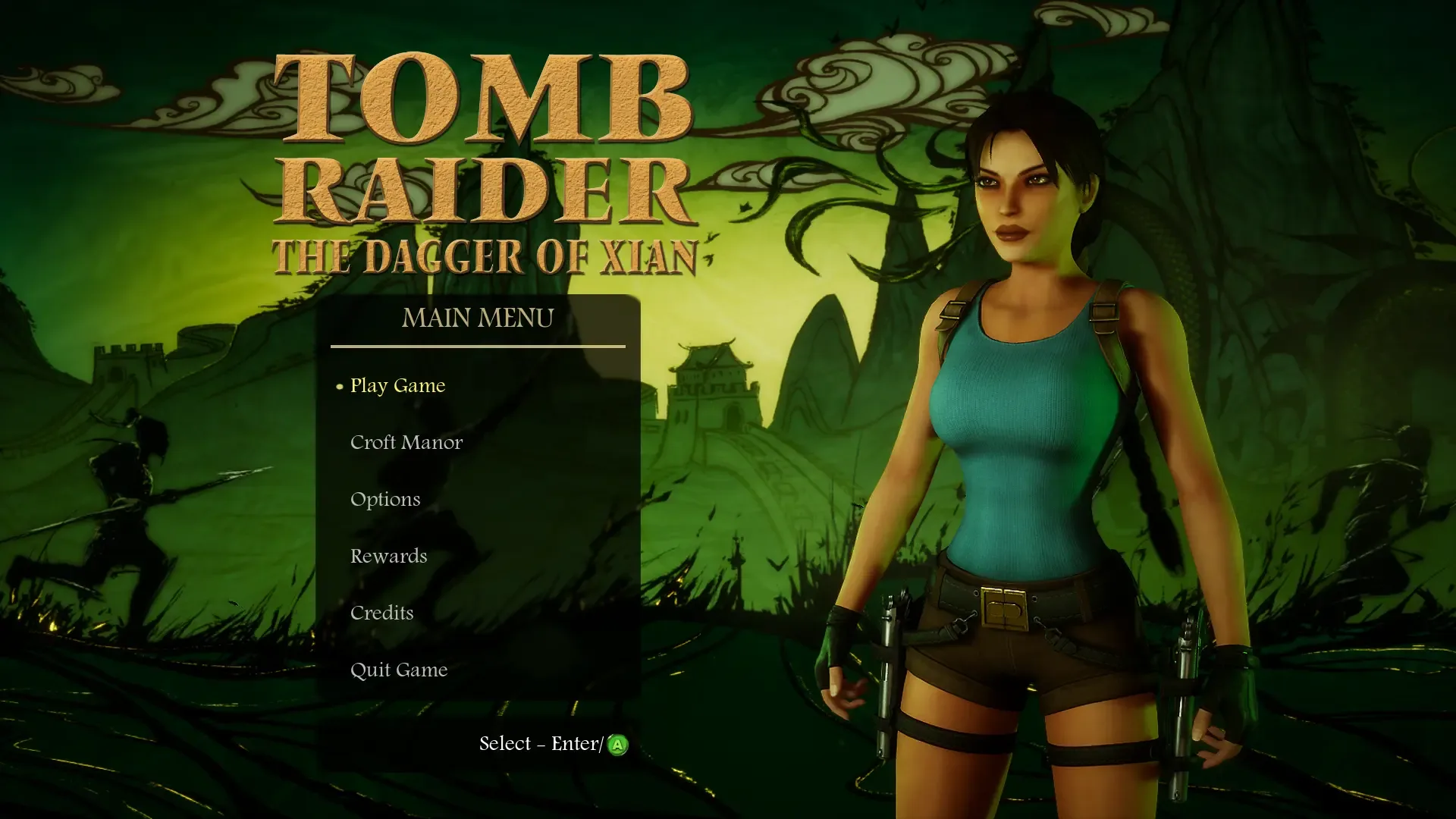Choose Quit Game to exit
The height and width of the screenshot is (819, 1456).
click(398, 670)
